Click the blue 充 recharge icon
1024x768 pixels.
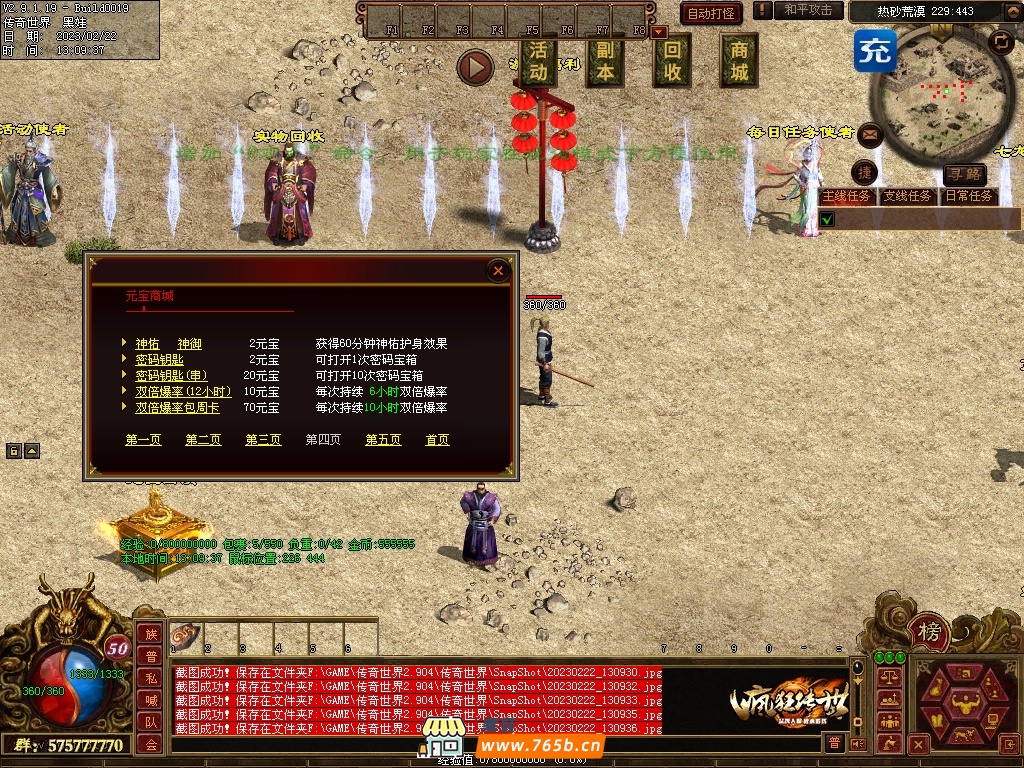(875, 51)
